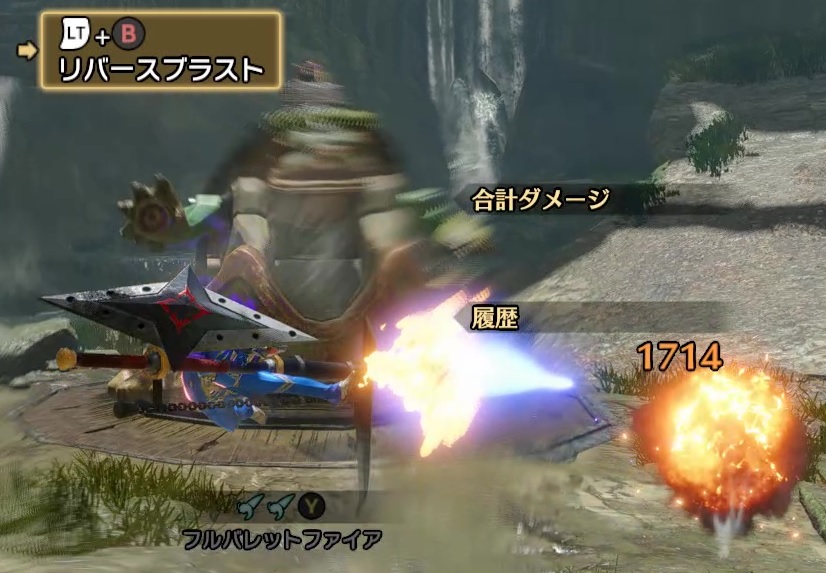This screenshot has height=573, width=826.
Task: Activate the フルバレットファイア silkbind skill
Action: [281, 540]
